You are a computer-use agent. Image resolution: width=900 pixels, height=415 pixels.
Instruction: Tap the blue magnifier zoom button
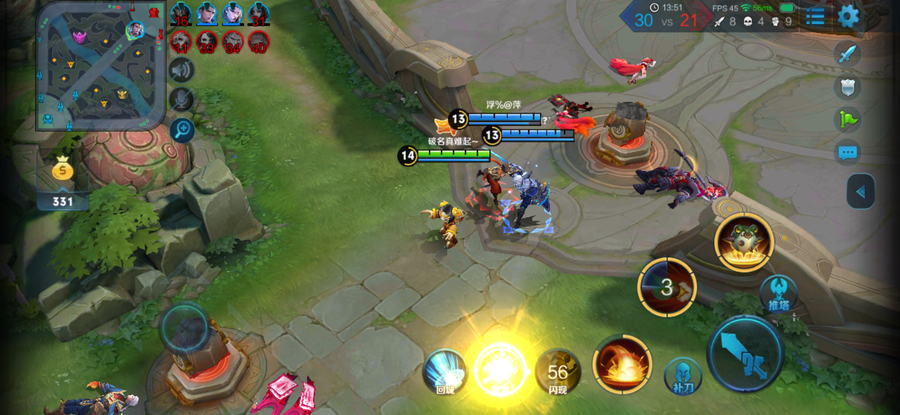click(181, 129)
